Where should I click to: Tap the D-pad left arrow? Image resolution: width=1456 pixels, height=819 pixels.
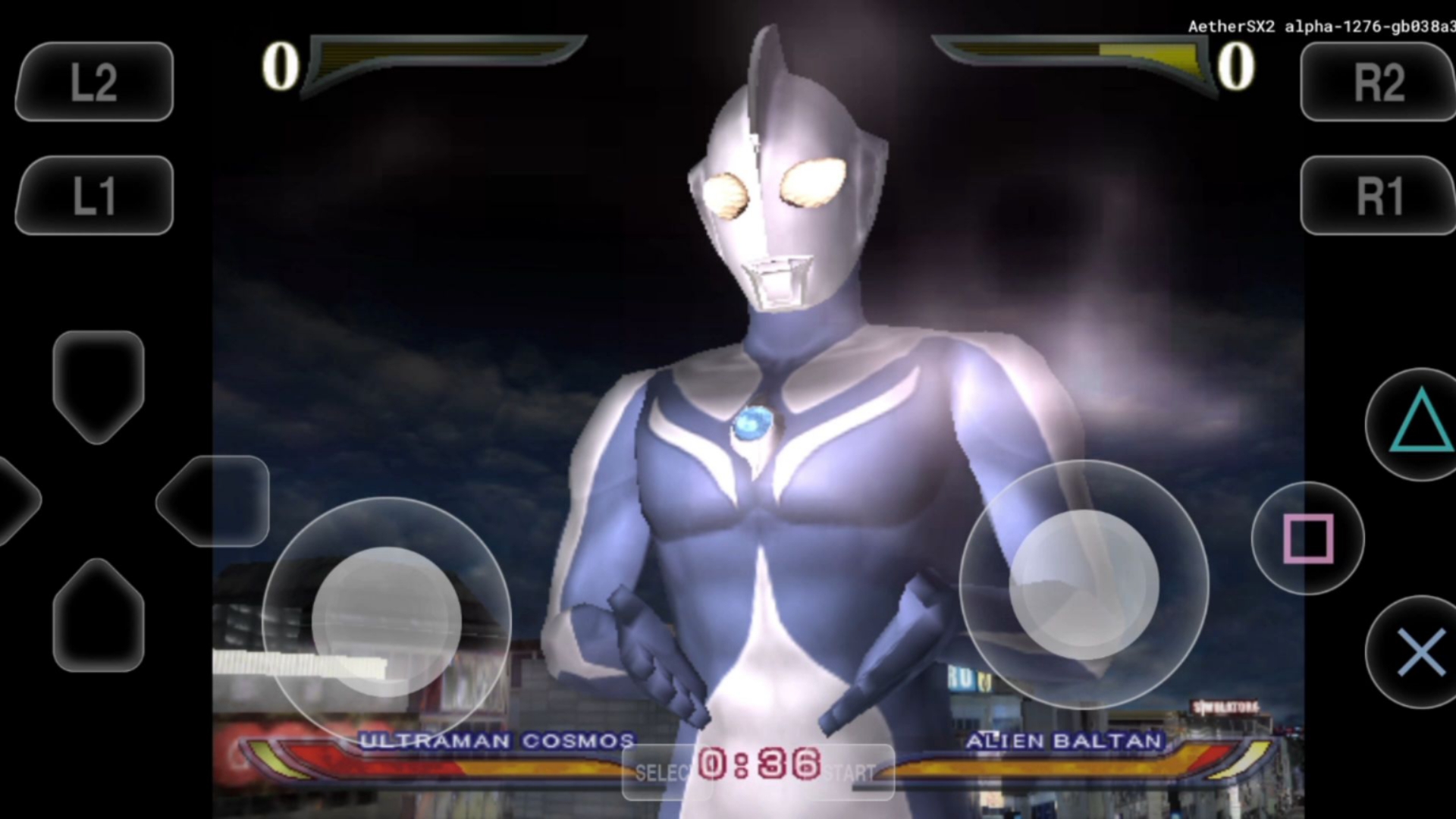(15, 500)
